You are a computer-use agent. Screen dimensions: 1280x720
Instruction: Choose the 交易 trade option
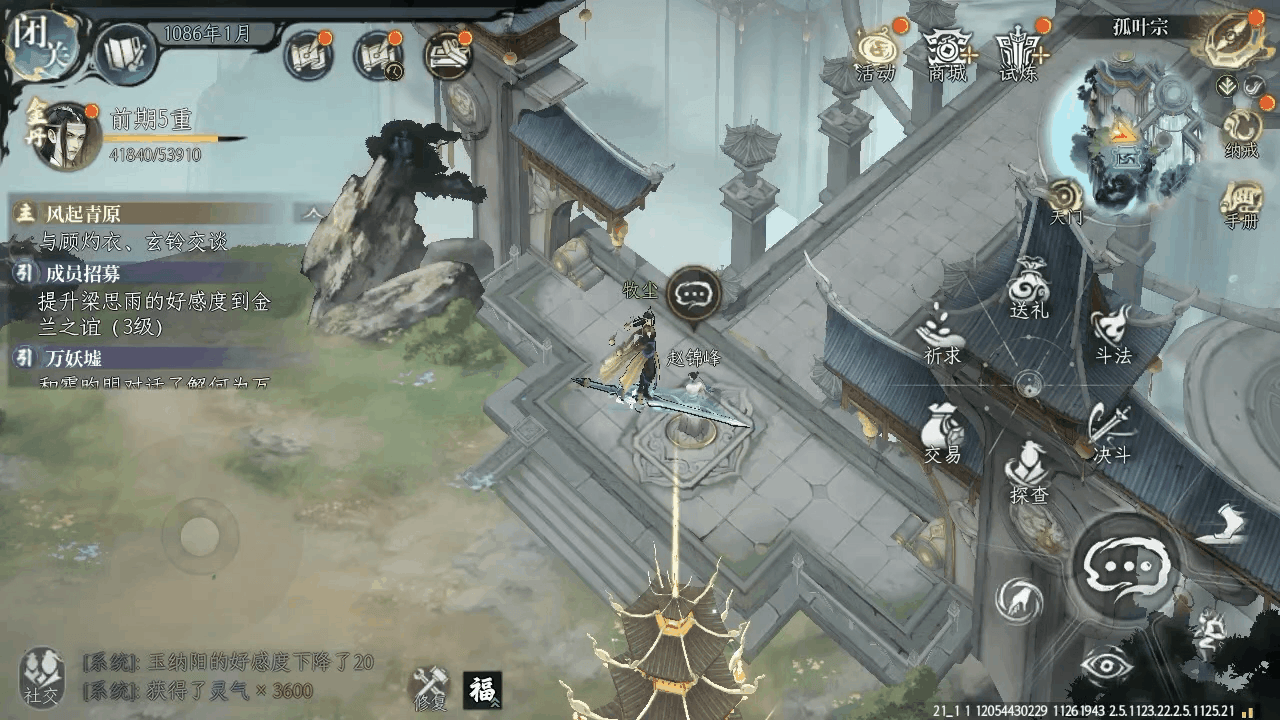(x=942, y=435)
